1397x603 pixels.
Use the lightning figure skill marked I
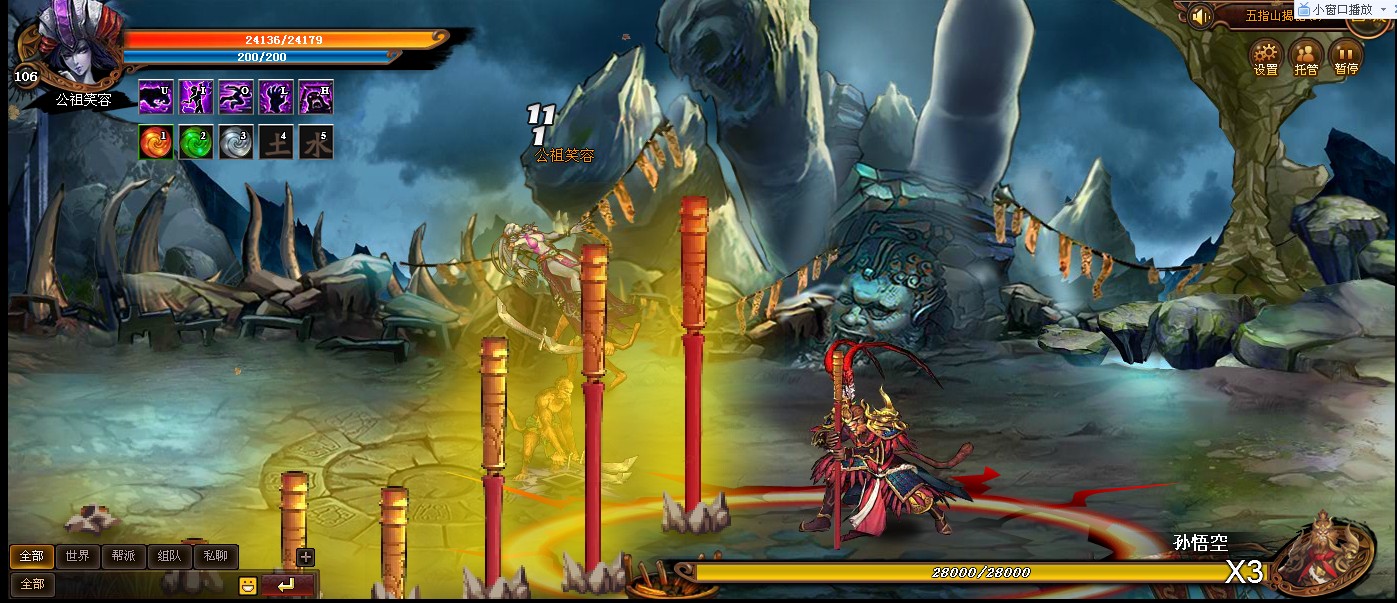click(196, 97)
